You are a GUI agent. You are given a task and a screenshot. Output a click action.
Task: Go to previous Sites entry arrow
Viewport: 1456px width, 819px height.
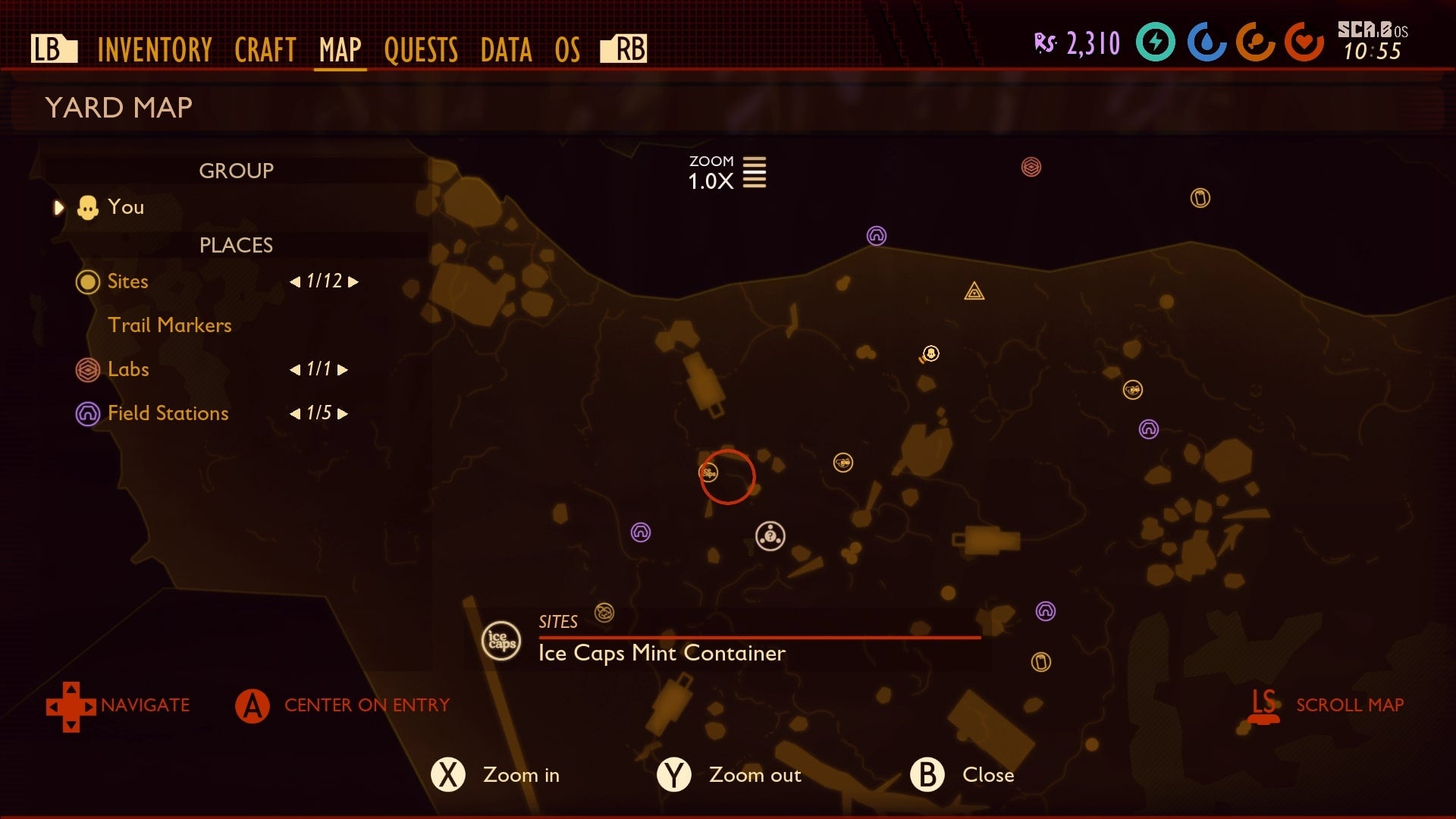coord(295,282)
